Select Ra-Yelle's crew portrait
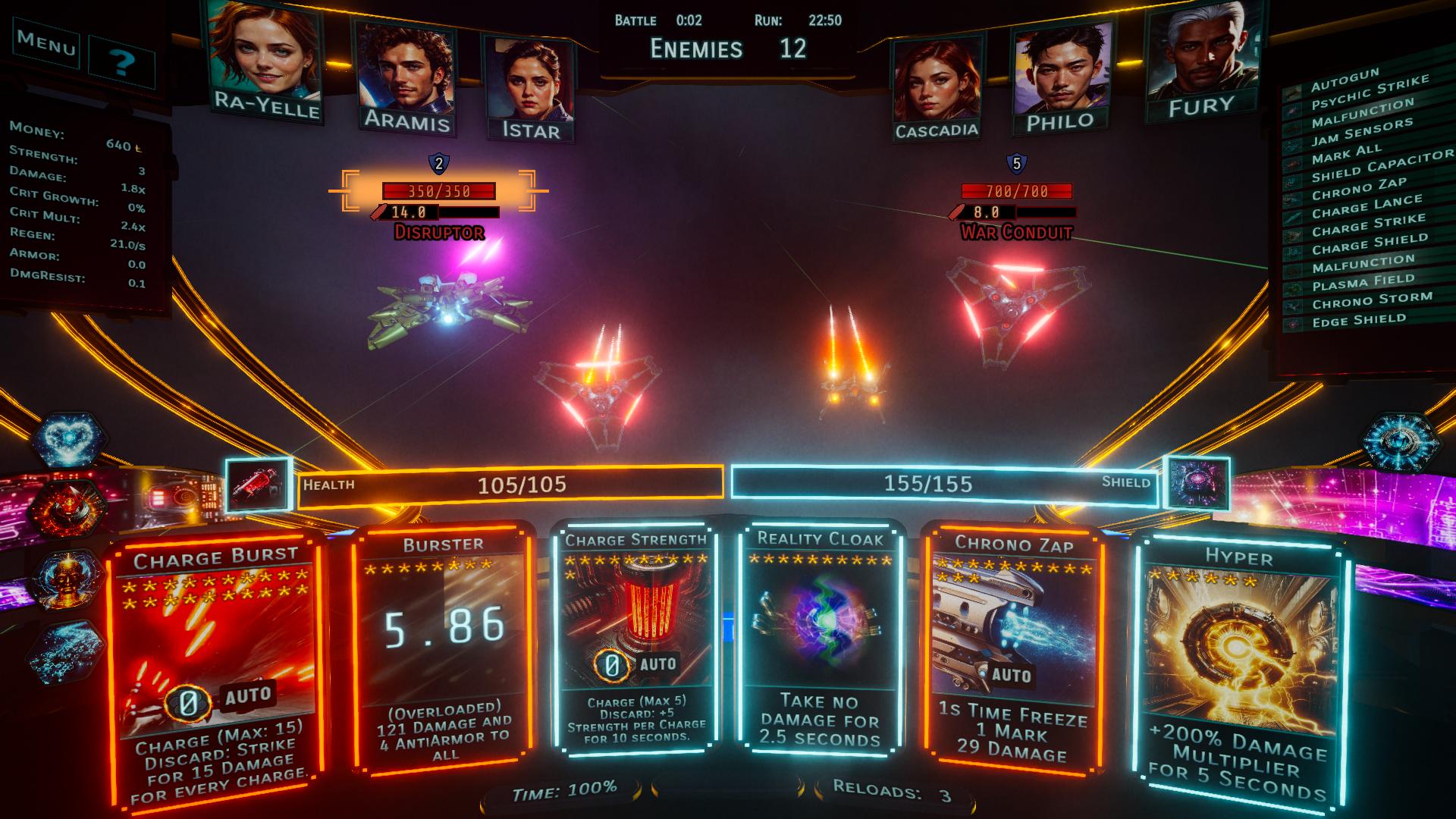The height and width of the screenshot is (819, 1456). click(265, 62)
